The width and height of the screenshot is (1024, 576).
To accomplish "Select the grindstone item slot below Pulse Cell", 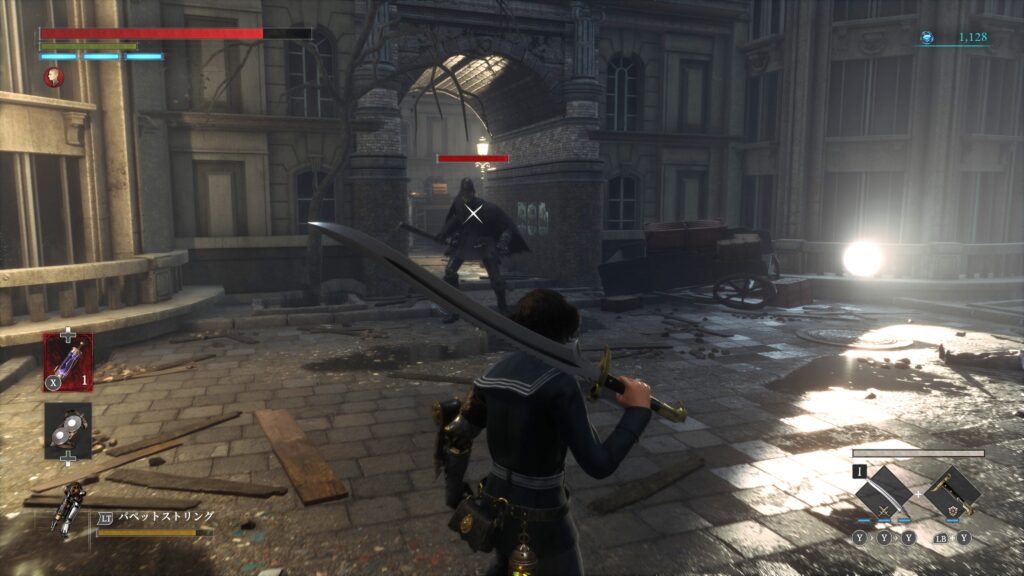I will (x=67, y=429).
